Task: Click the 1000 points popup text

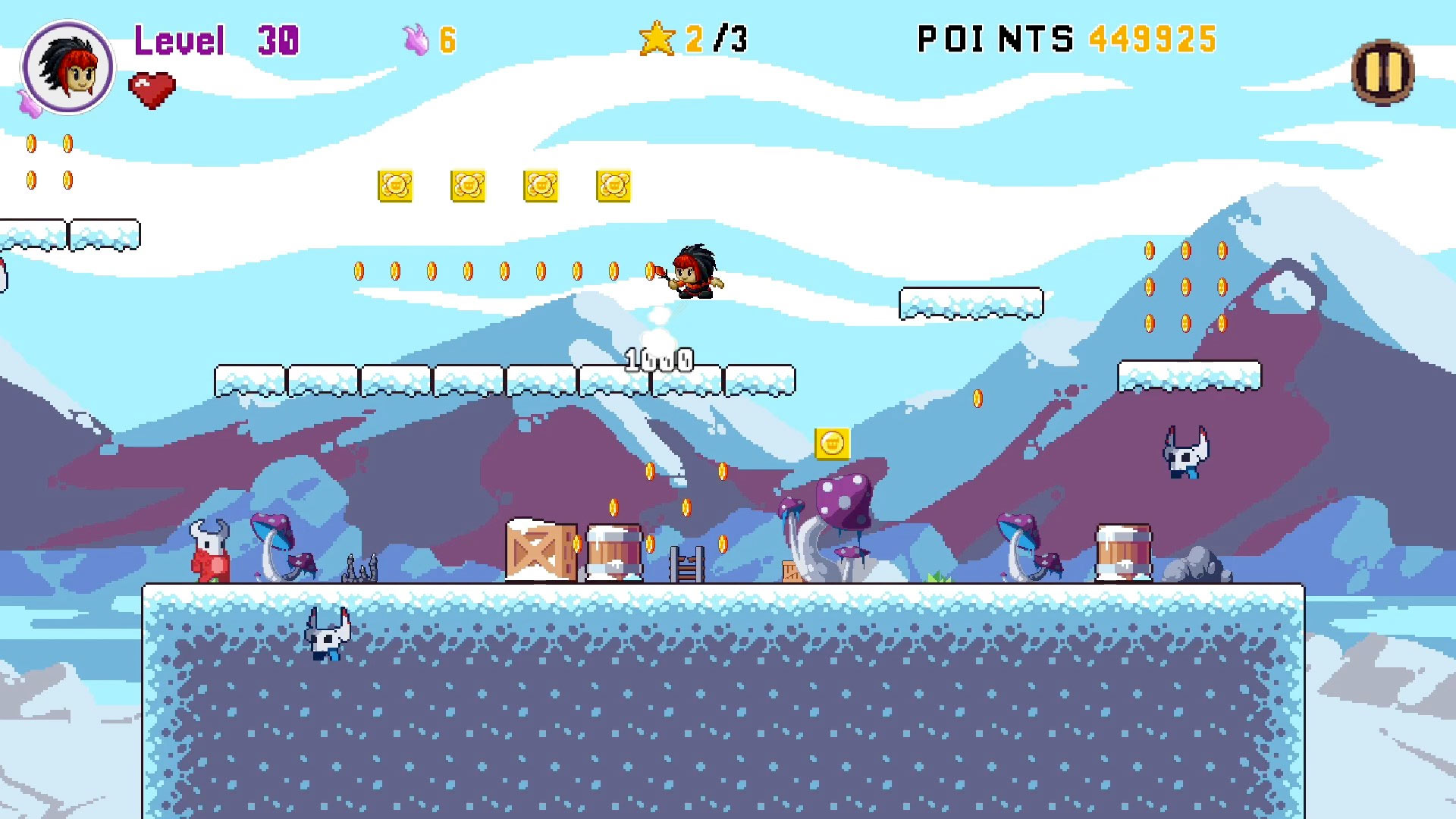Action: point(658,358)
